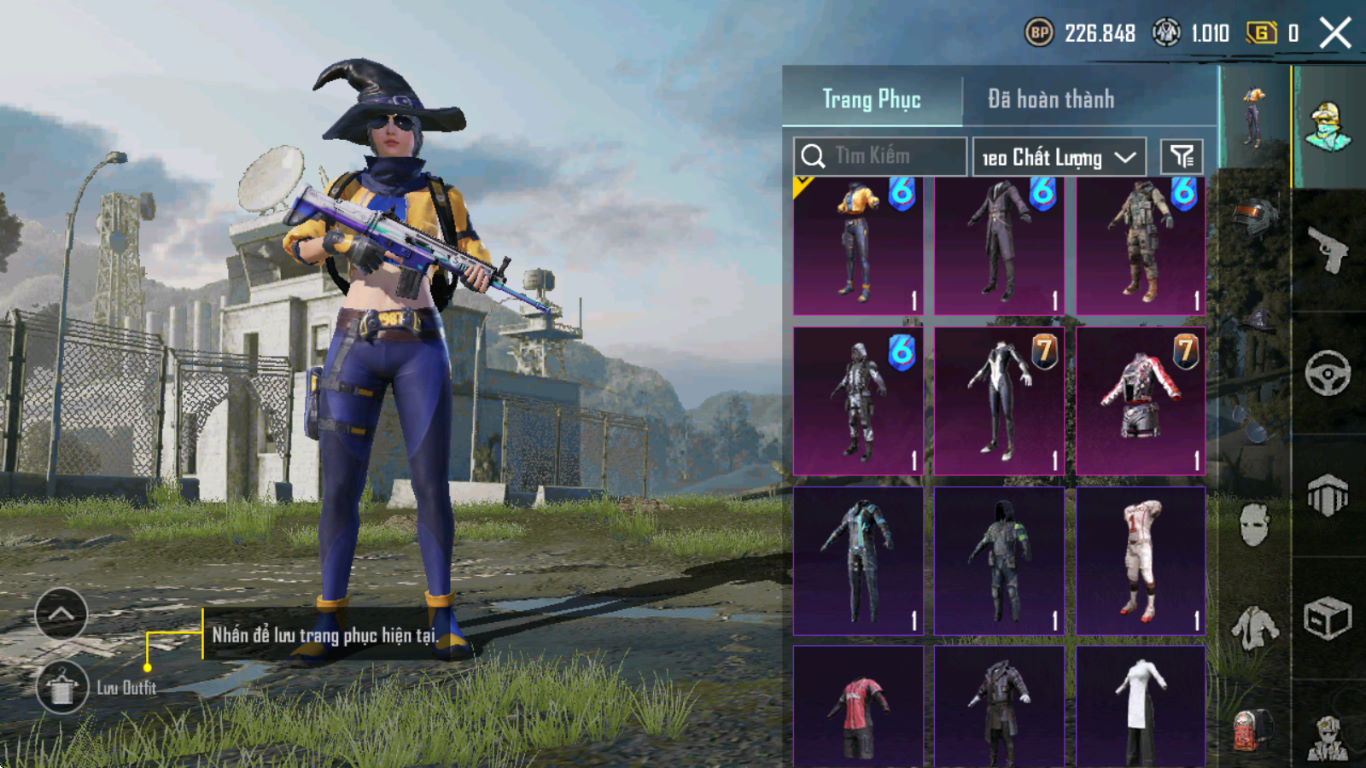This screenshot has height=768, width=1366.
Task: Open the filter options button
Action: (1182, 156)
